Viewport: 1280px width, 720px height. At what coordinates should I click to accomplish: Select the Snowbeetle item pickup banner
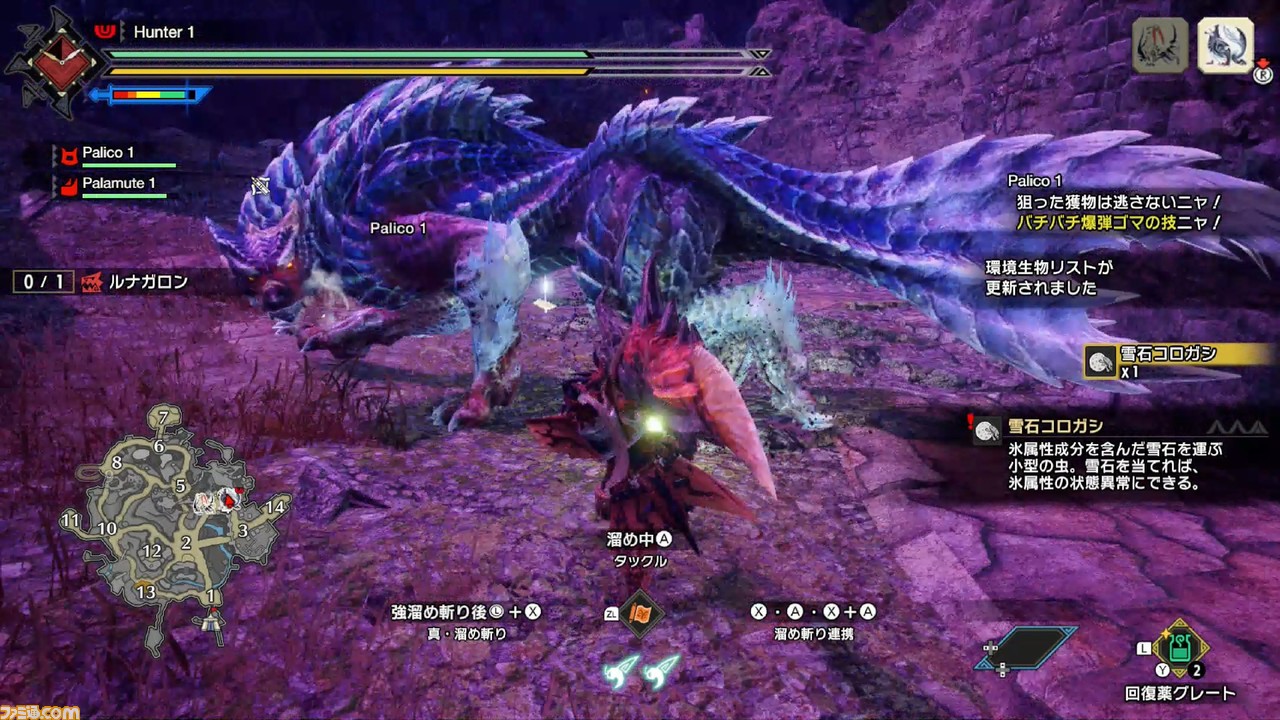(1175, 360)
